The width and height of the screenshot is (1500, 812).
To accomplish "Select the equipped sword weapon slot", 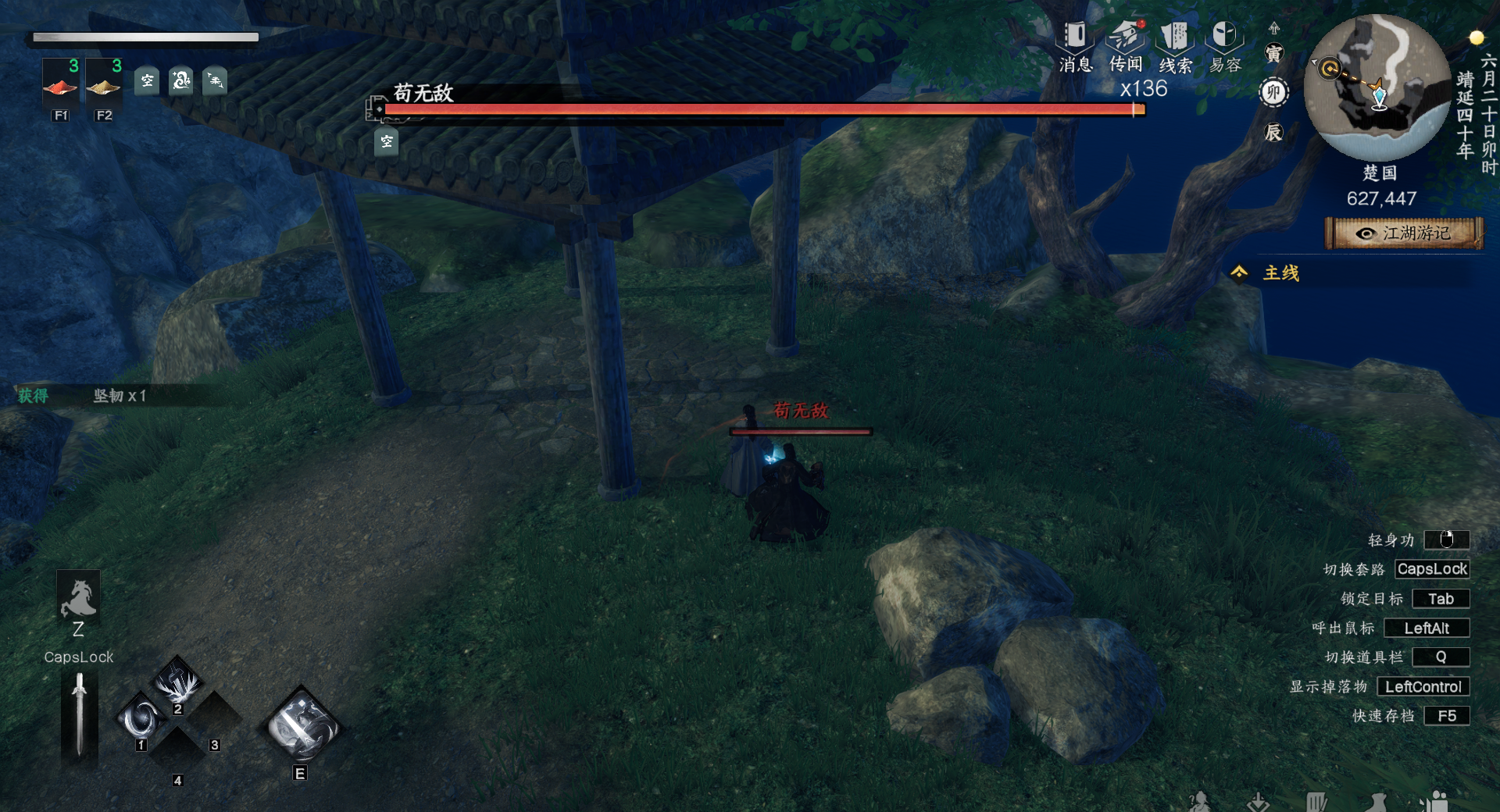I will point(79,715).
